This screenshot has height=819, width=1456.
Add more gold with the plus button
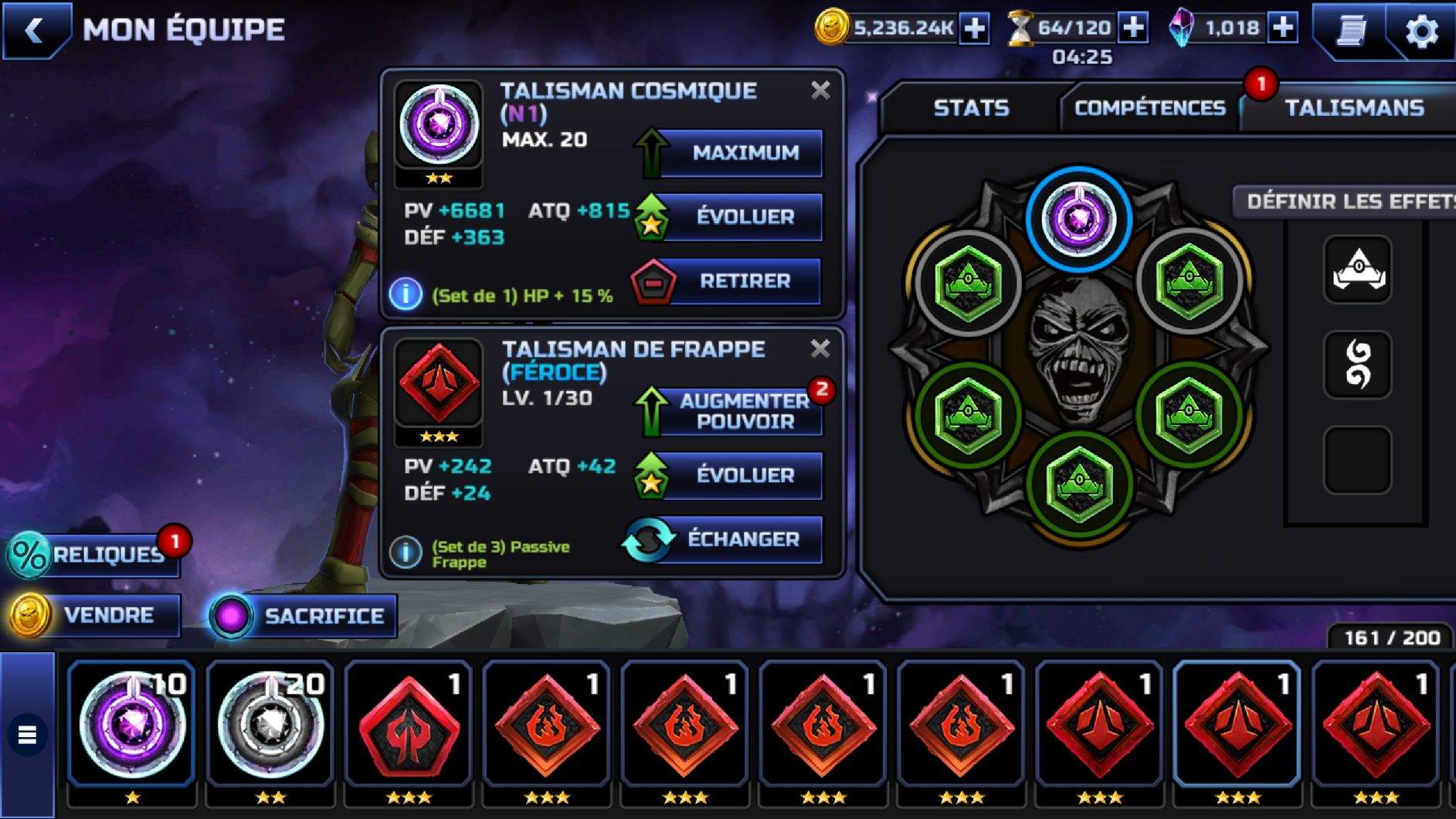975,29
